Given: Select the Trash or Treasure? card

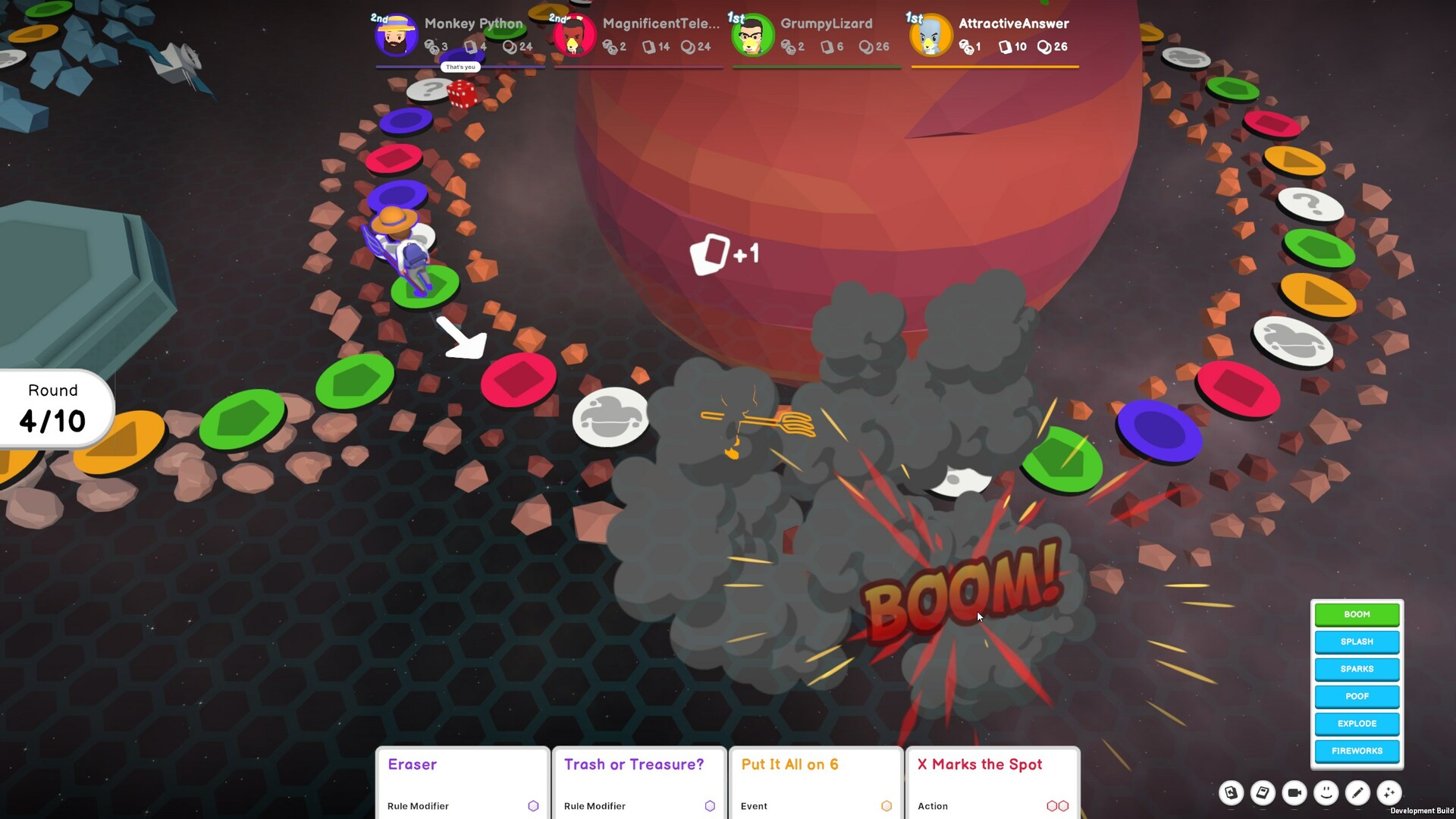Looking at the screenshot, I should [639, 781].
